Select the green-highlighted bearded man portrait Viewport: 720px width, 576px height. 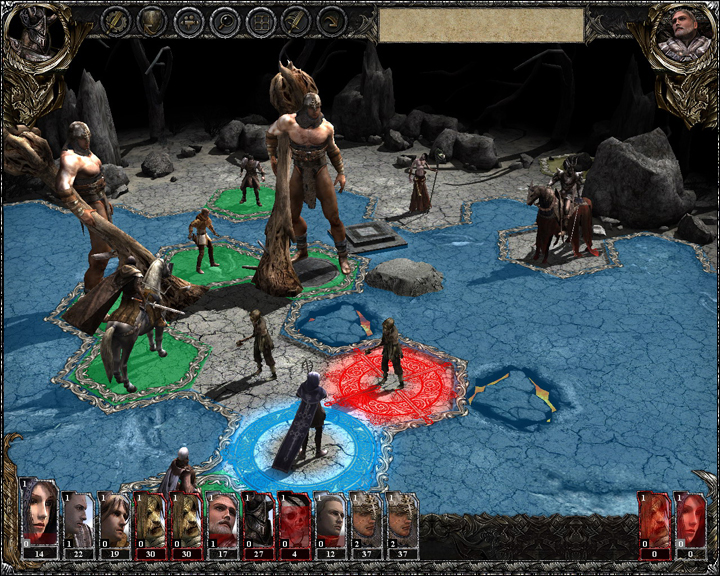[222, 518]
